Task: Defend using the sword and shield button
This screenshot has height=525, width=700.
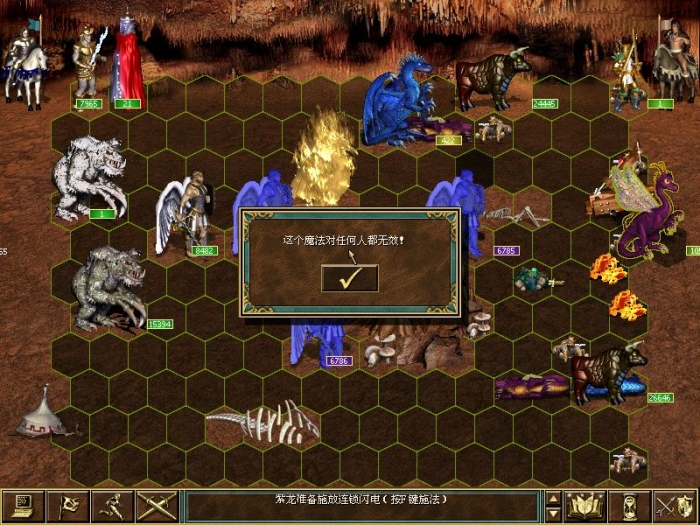Action: point(675,506)
